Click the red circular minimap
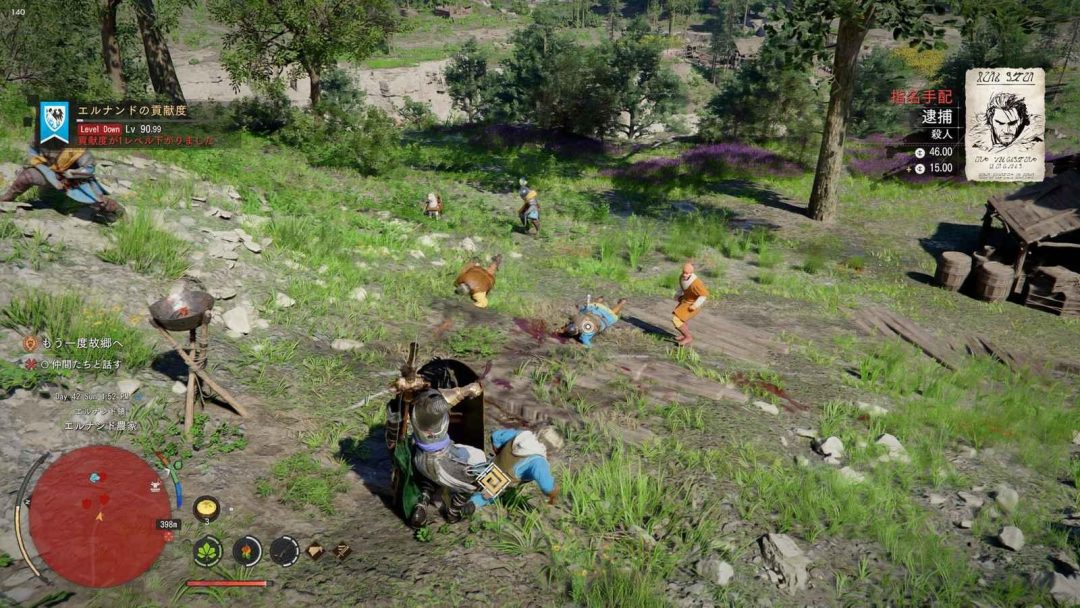The height and width of the screenshot is (608, 1080). [x=99, y=516]
